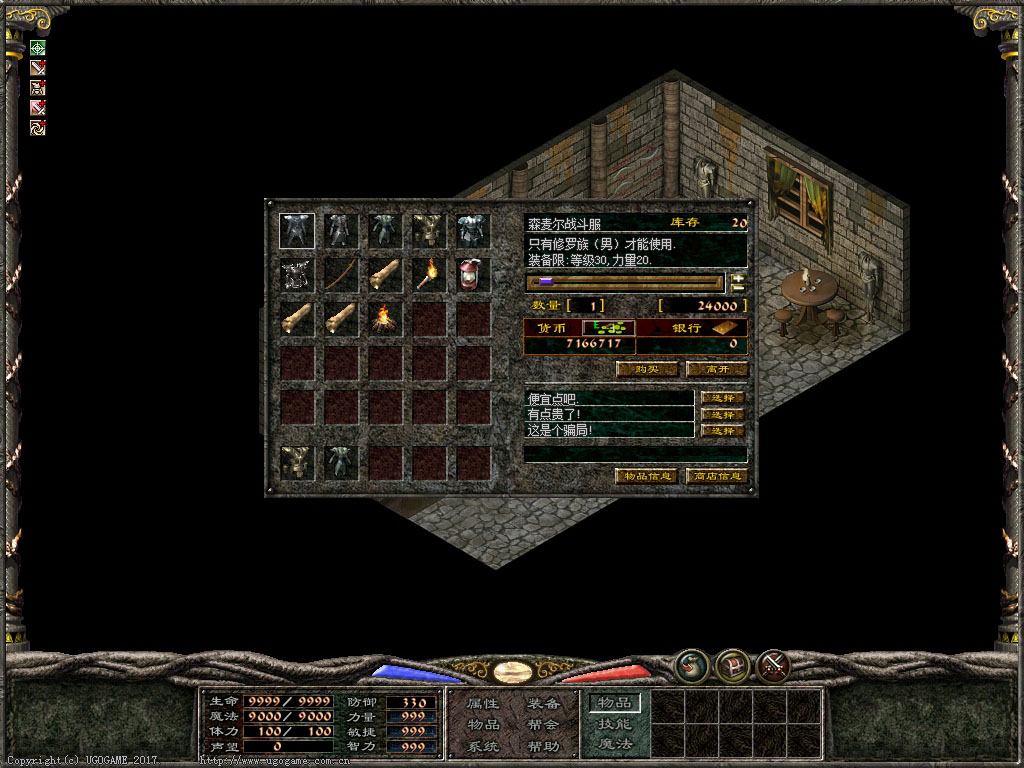Open the 系统 system menu
Image resolution: width=1024 pixels, height=768 pixels.
click(484, 746)
